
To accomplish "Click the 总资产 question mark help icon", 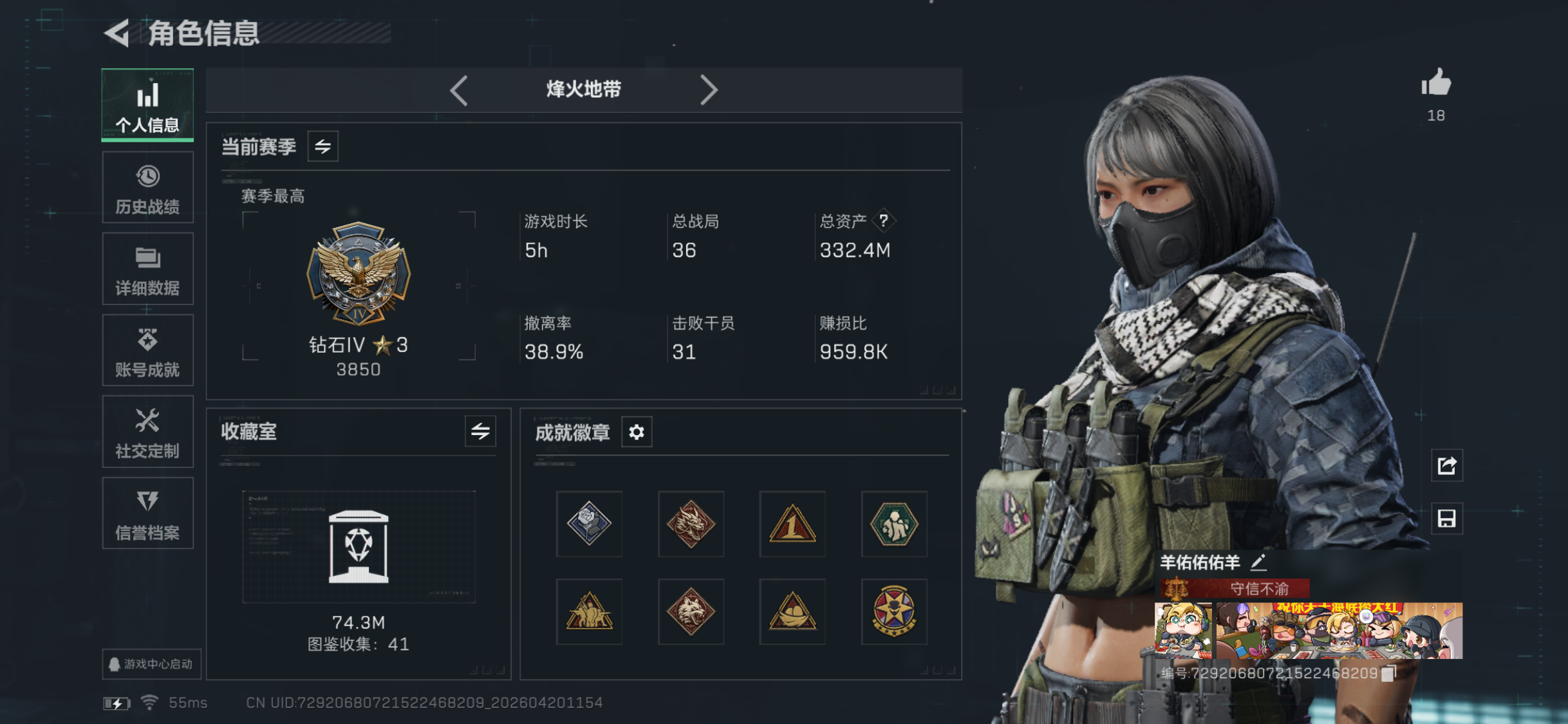I will pos(884,221).
